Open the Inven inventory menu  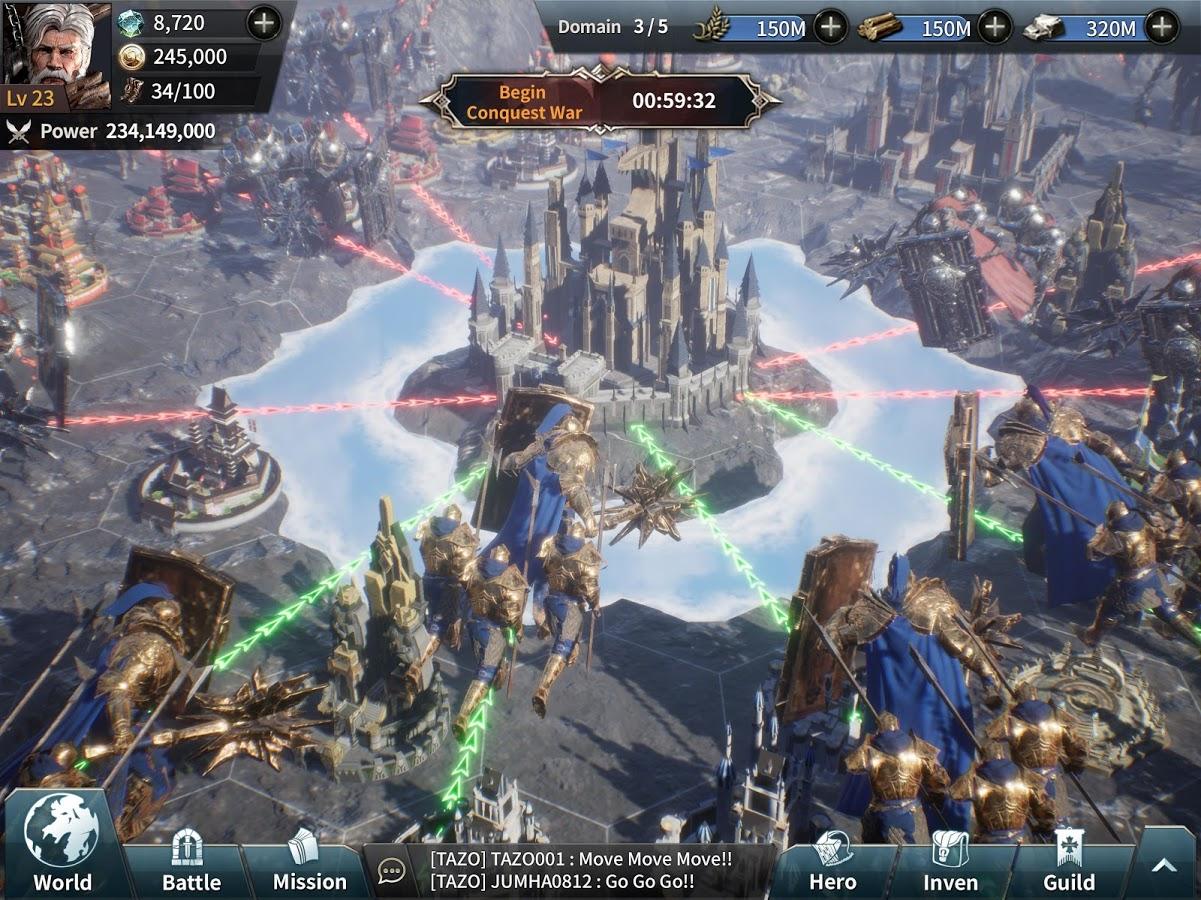tap(950, 862)
